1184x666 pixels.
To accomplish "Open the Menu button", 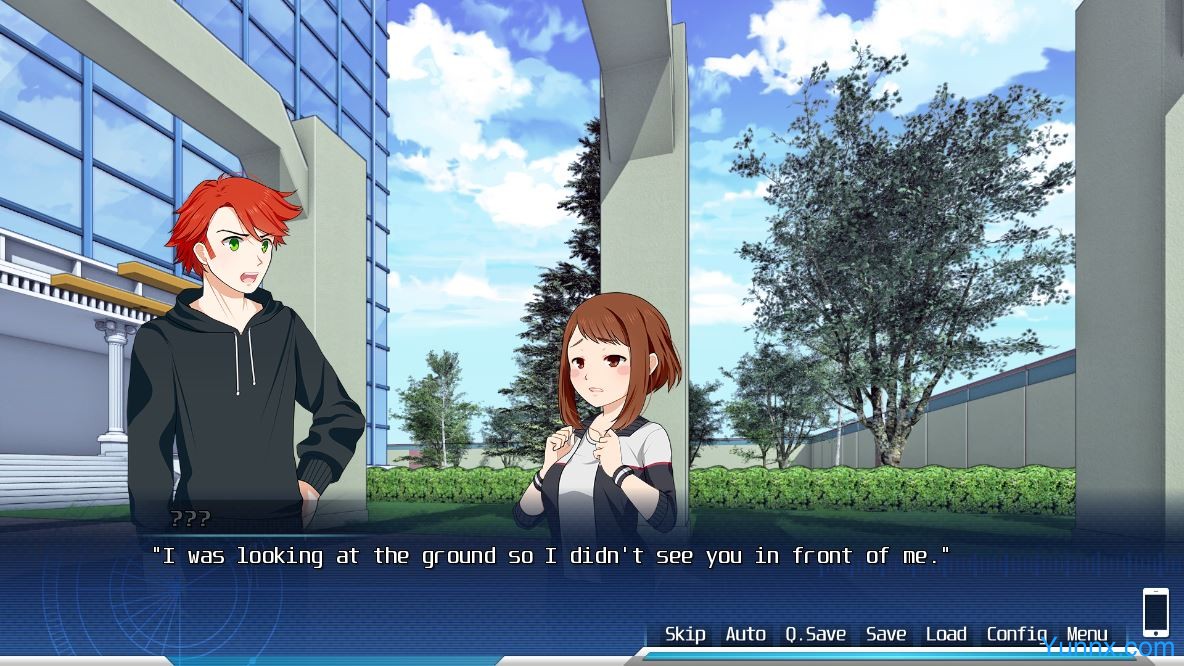I will tap(1087, 634).
